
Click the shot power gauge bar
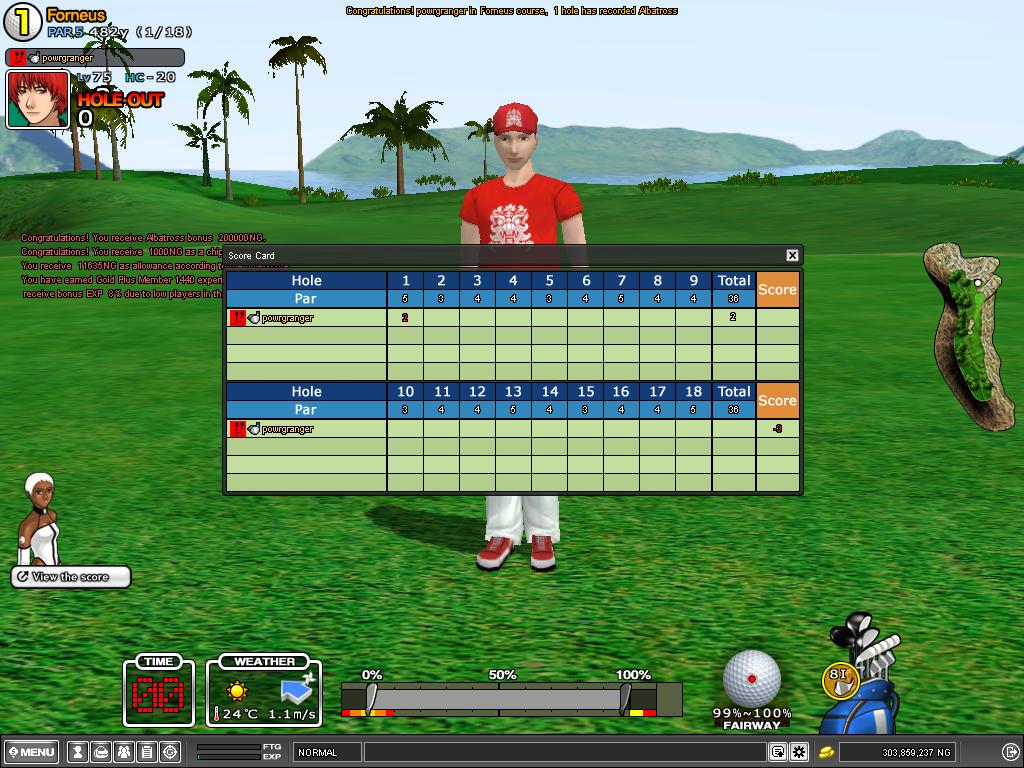coord(498,697)
